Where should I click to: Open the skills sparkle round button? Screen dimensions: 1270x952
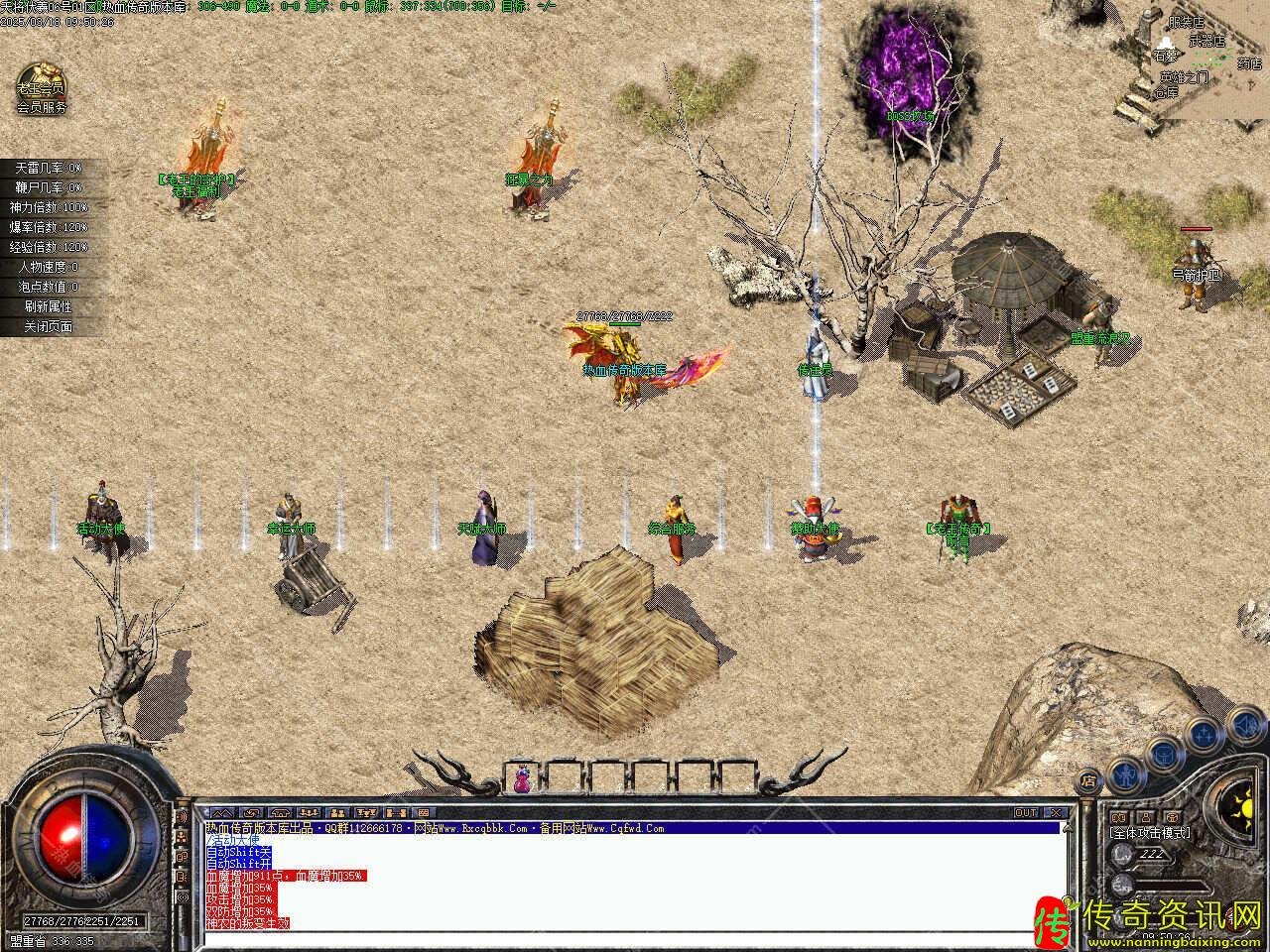[x=1204, y=734]
